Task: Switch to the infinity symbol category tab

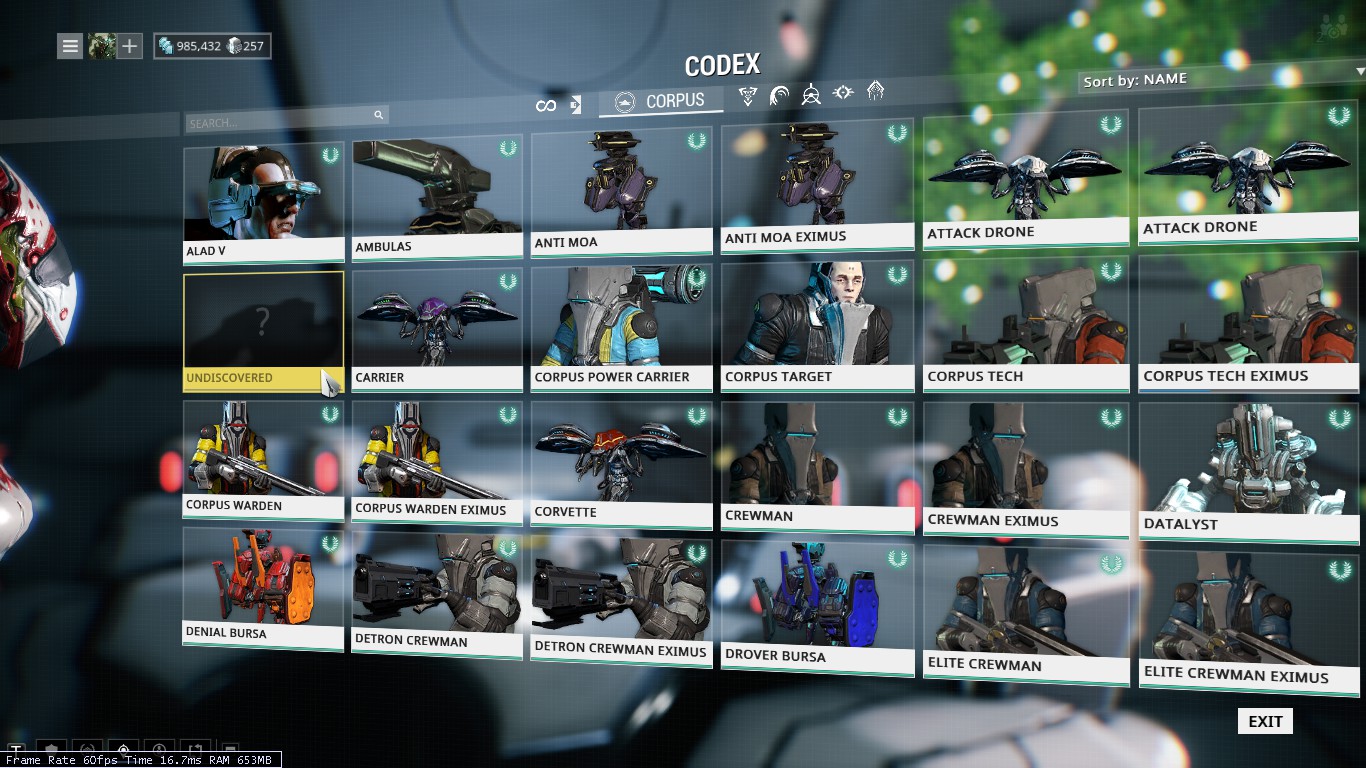Action: pyautogui.click(x=545, y=105)
